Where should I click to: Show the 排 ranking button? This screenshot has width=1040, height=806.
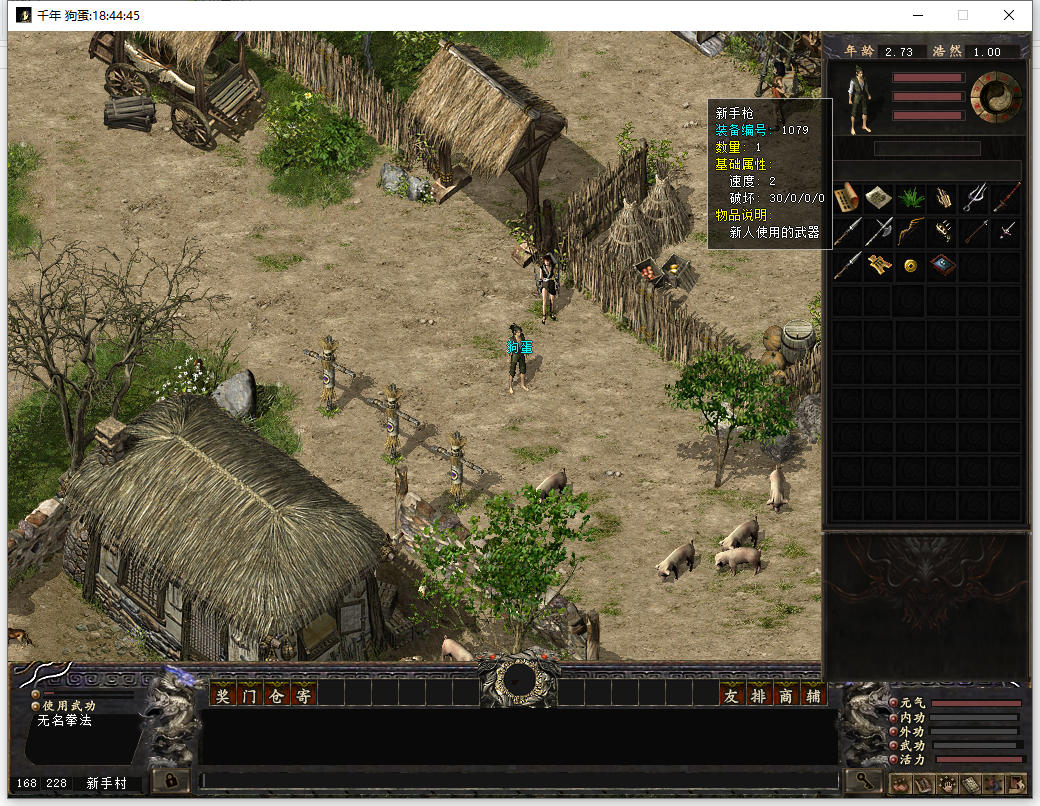pyautogui.click(x=759, y=695)
